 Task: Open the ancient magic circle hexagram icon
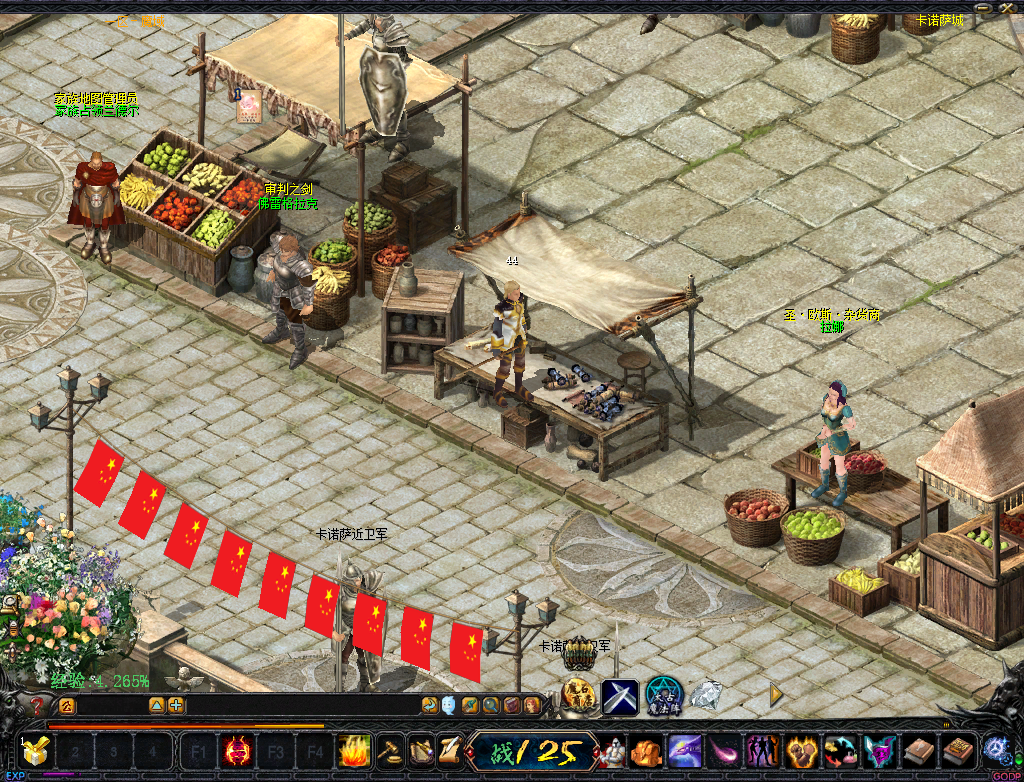point(662,695)
